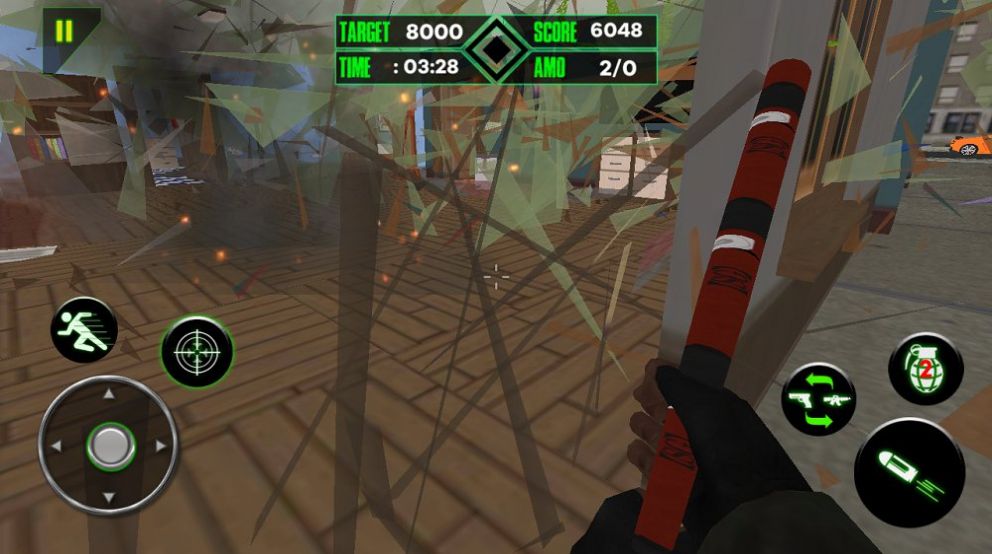Activate the crosshair aim button
Image resolution: width=992 pixels, height=554 pixels.
(x=197, y=352)
